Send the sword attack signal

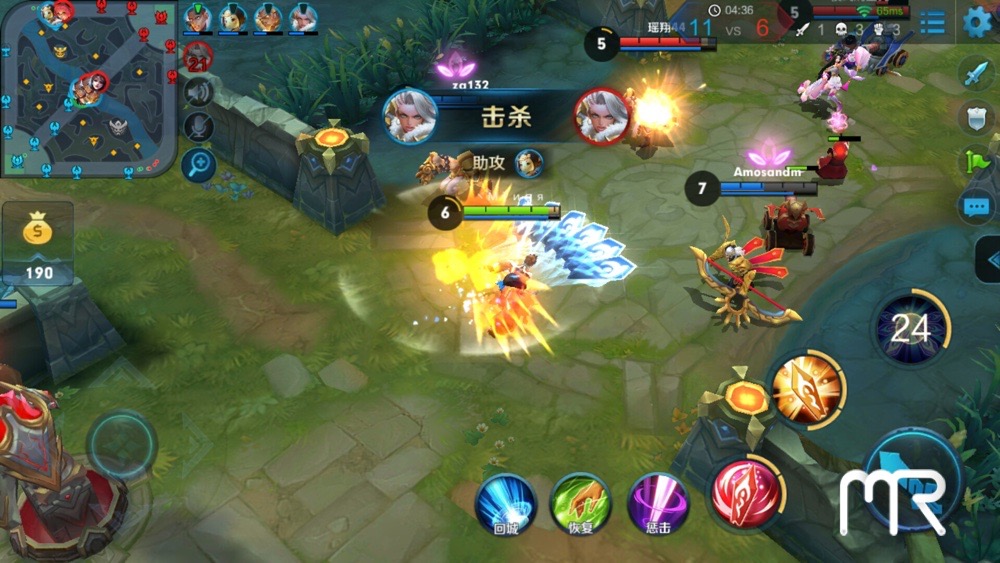(x=975, y=74)
